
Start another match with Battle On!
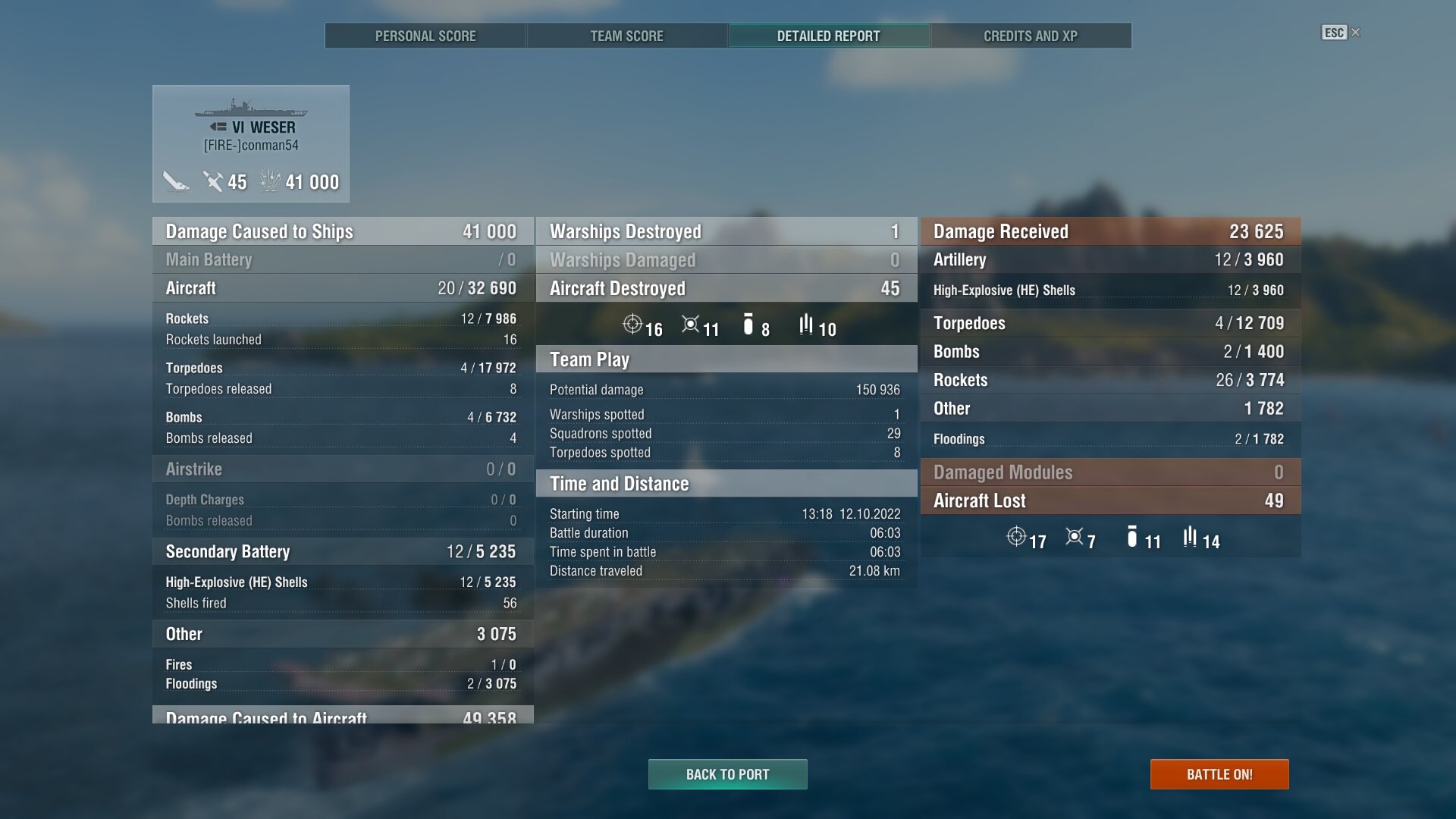click(1219, 774)
